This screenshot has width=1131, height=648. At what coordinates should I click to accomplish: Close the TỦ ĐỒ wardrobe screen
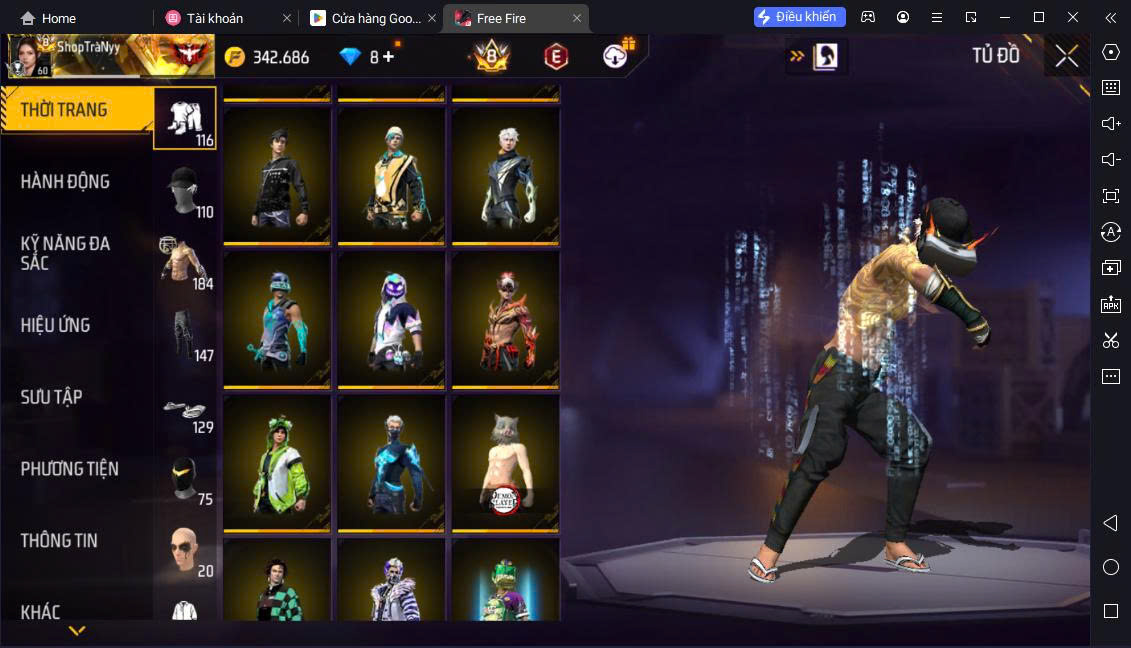tap(1066, 56)
